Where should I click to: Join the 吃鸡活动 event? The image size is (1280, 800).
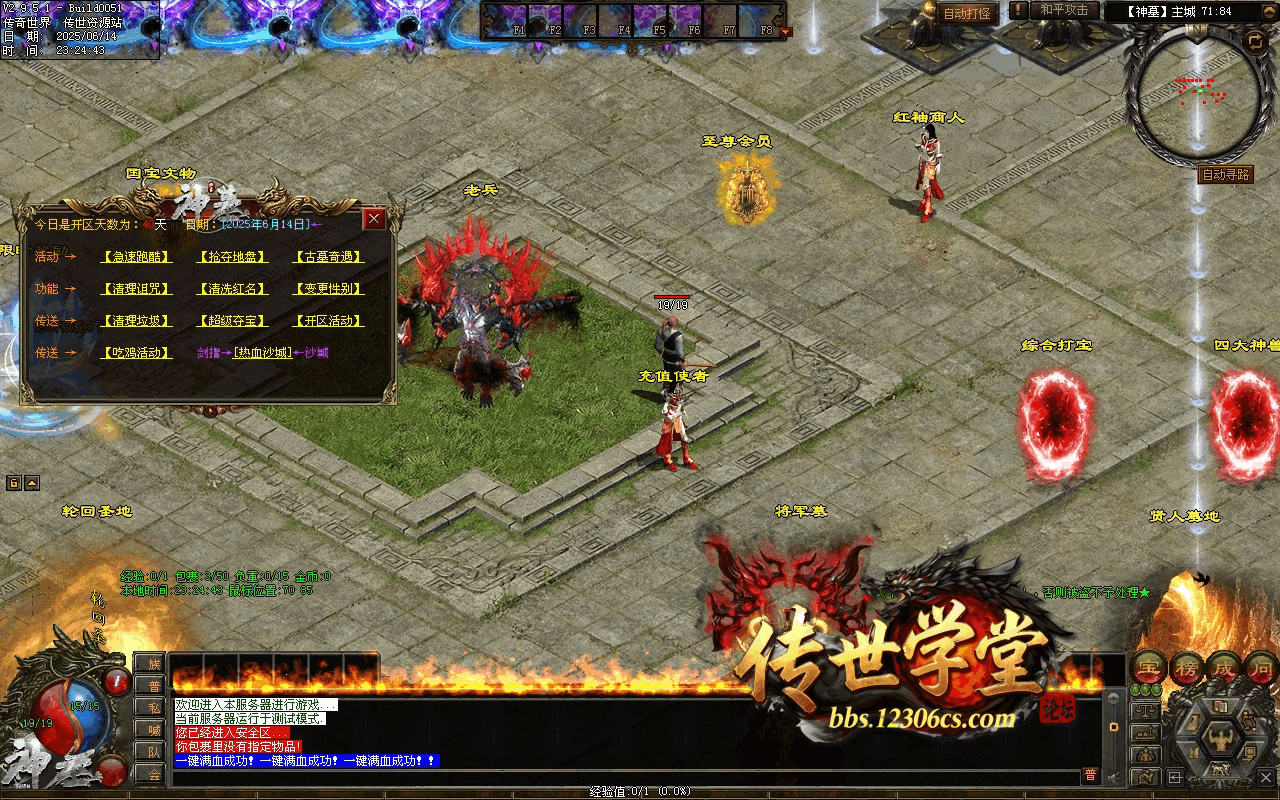[x=137, y=353]
